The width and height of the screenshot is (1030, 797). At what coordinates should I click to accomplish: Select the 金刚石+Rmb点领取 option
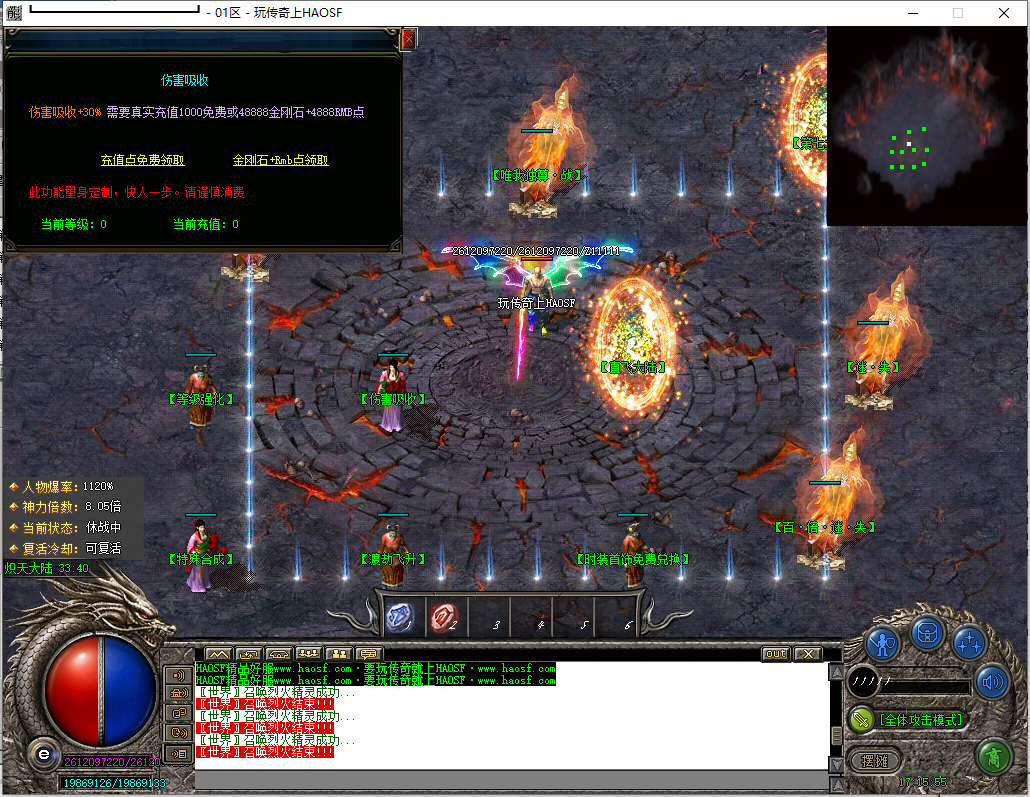280,160
